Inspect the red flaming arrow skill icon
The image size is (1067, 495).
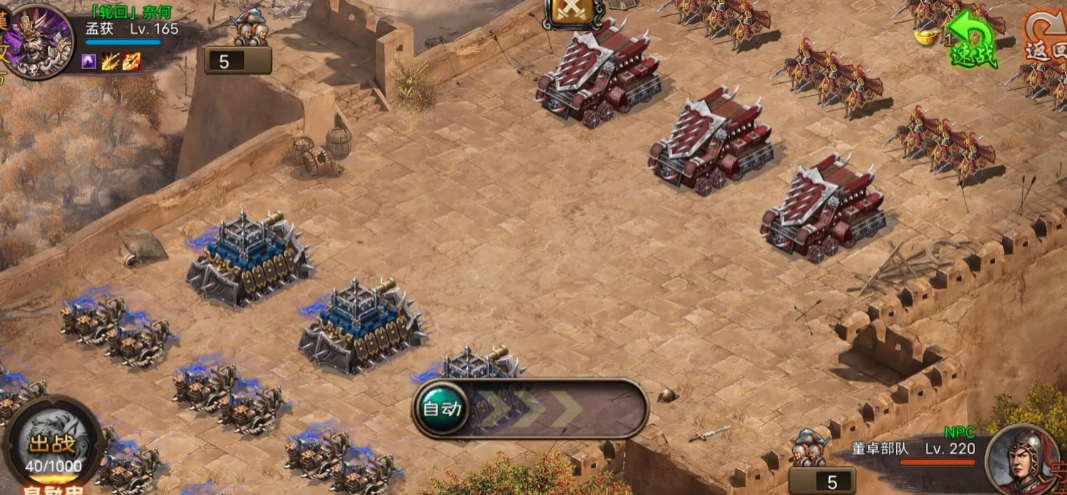[131, 62]
